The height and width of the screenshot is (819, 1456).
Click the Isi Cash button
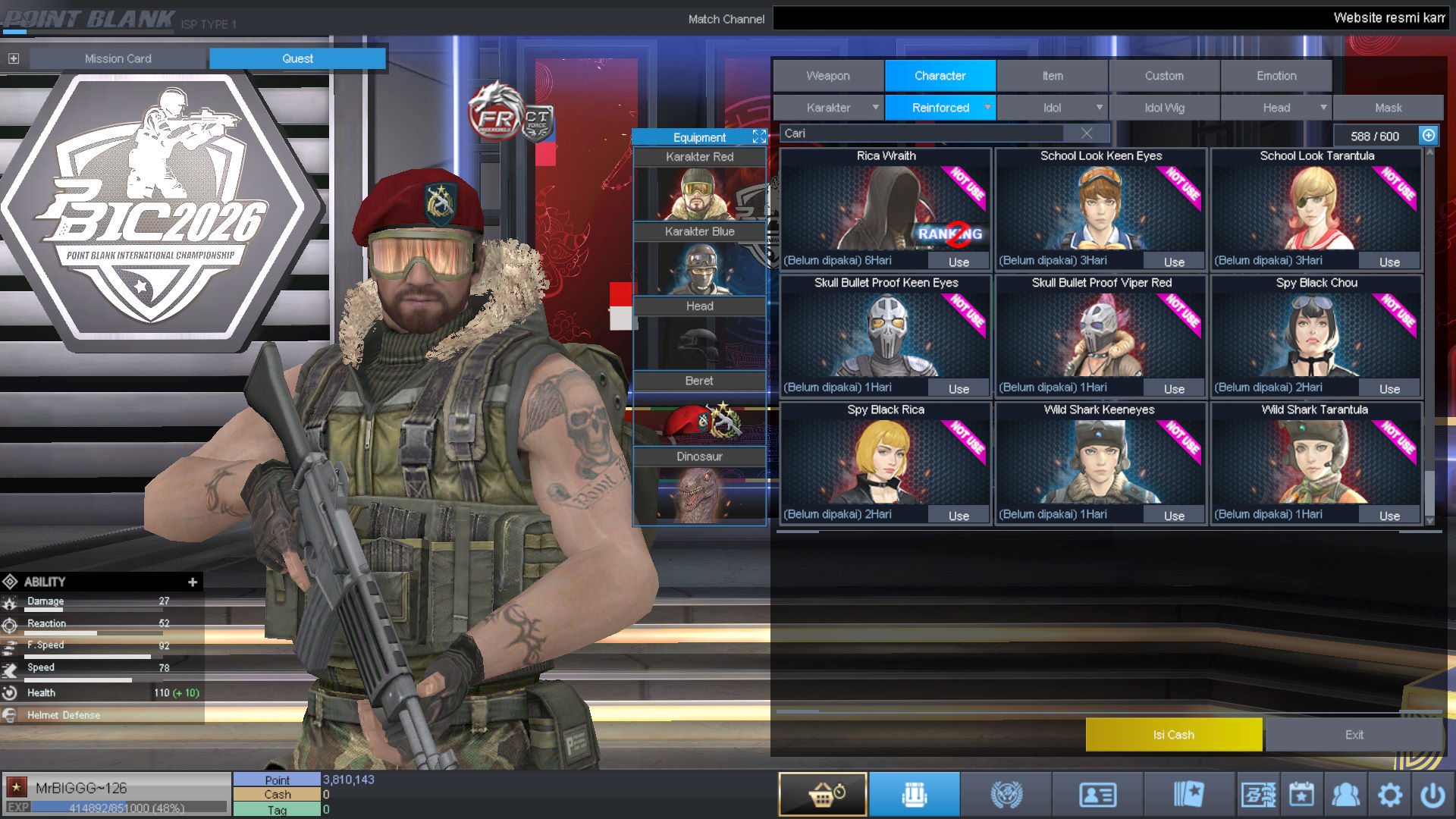(1173, 734)
